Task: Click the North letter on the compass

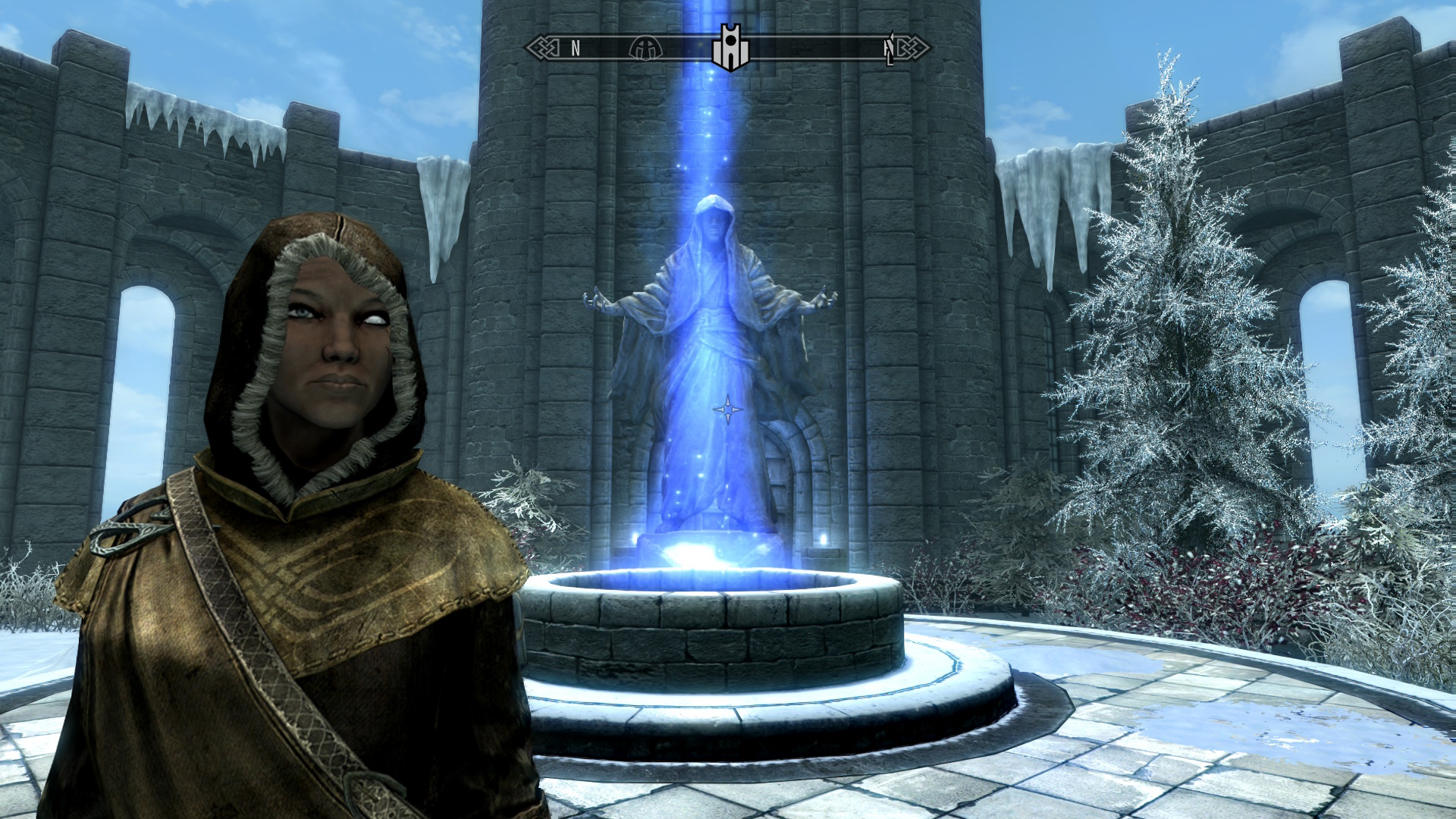Action: tap(576, 49)
